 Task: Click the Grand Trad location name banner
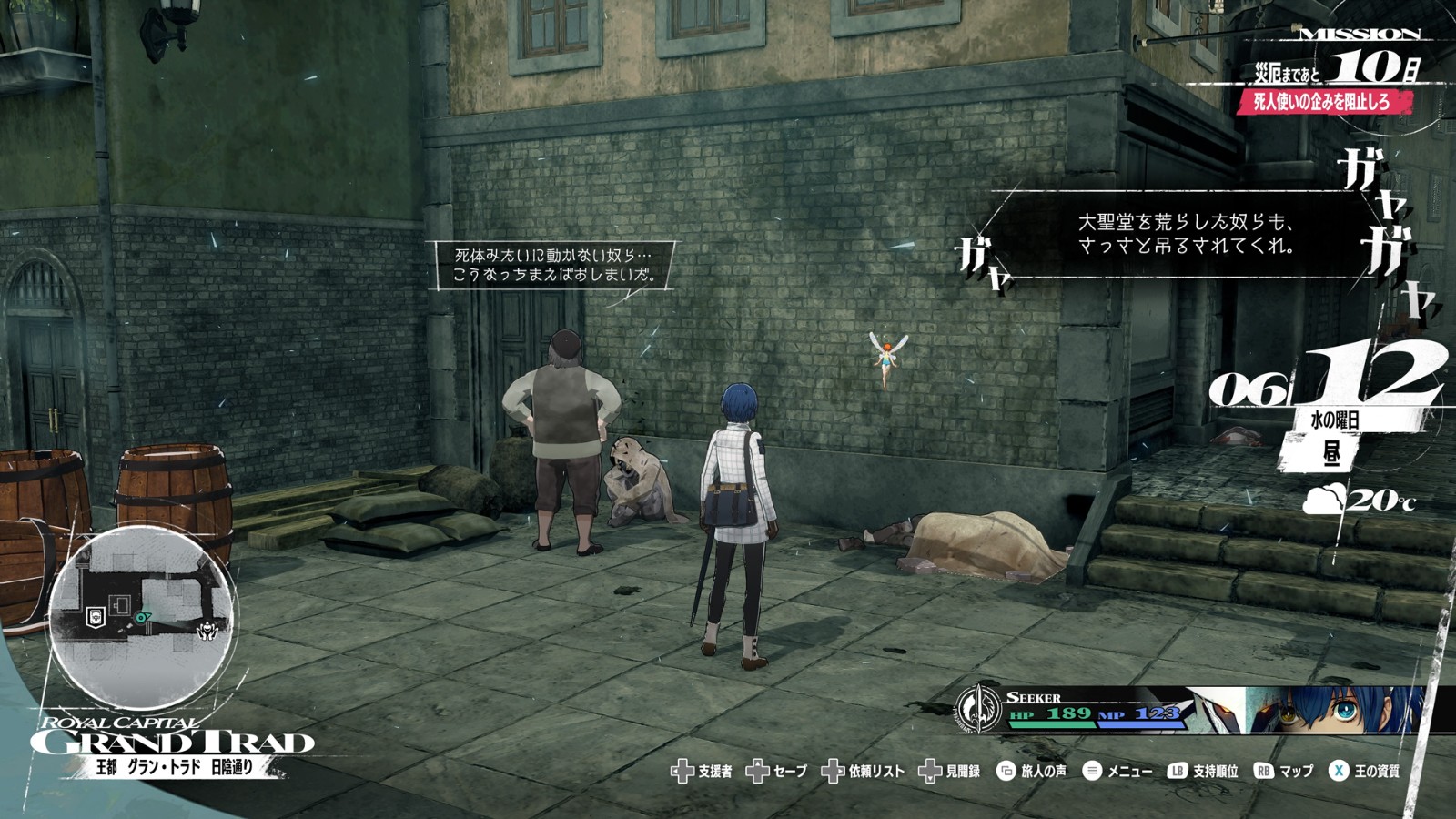pyautogui.click(x=173, y=741)
